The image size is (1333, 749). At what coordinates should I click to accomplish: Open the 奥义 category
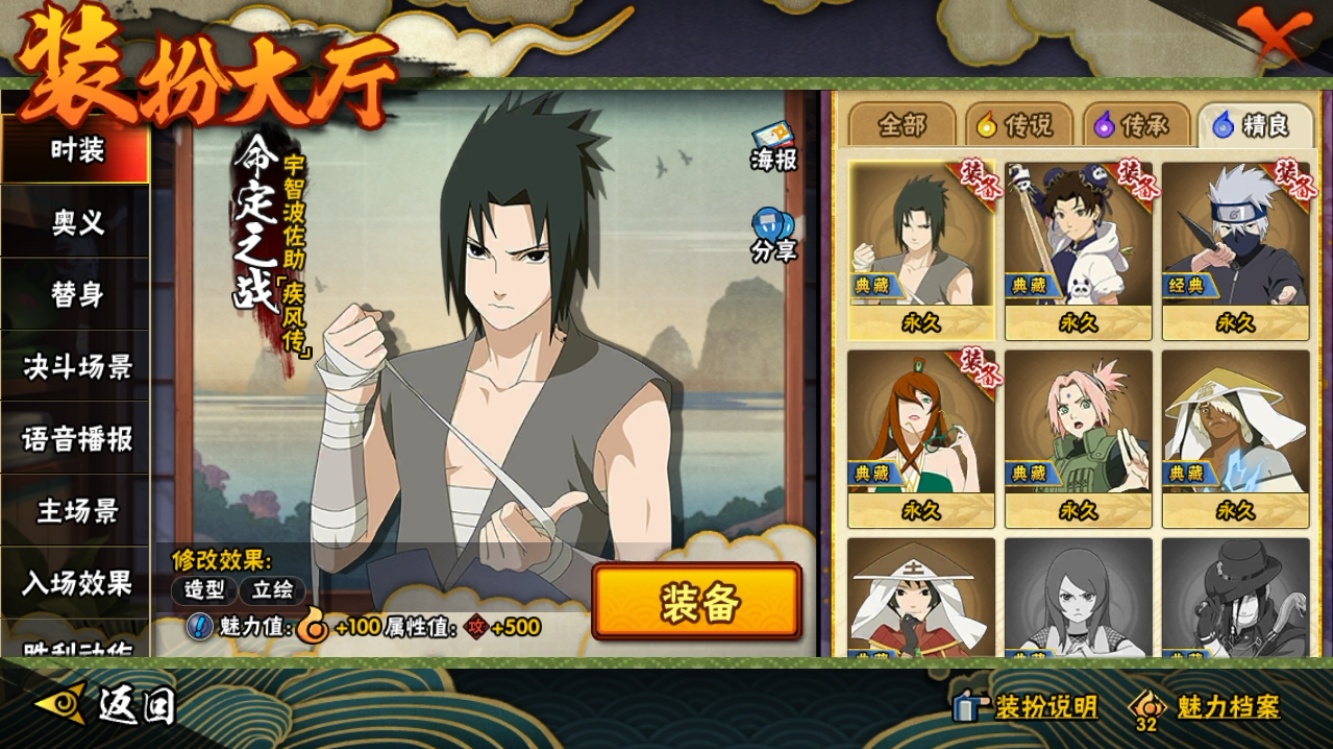point(76,223)
